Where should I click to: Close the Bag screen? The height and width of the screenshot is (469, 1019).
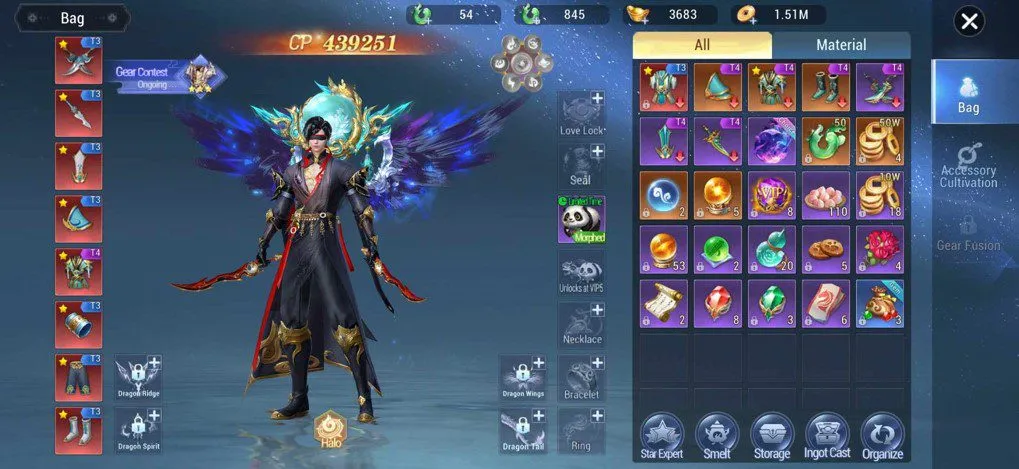(968, 21)
